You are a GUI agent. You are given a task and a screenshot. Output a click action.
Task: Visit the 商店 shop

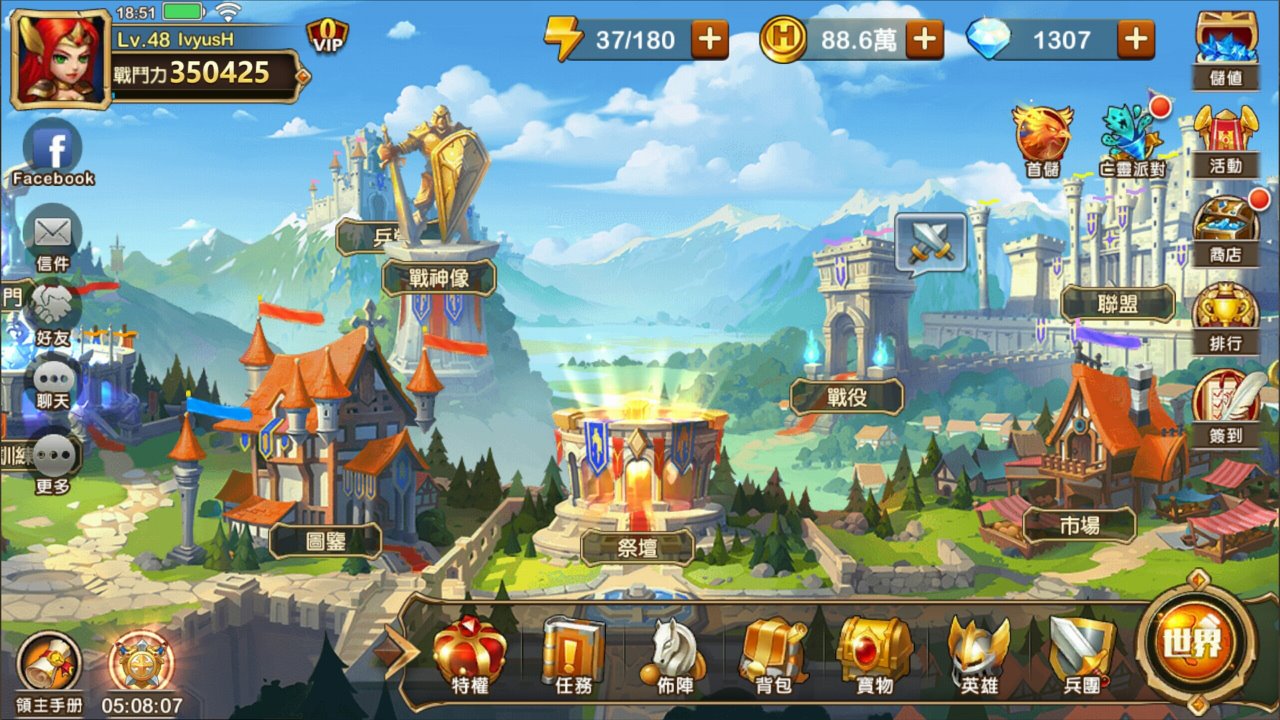coord(1226,226)
